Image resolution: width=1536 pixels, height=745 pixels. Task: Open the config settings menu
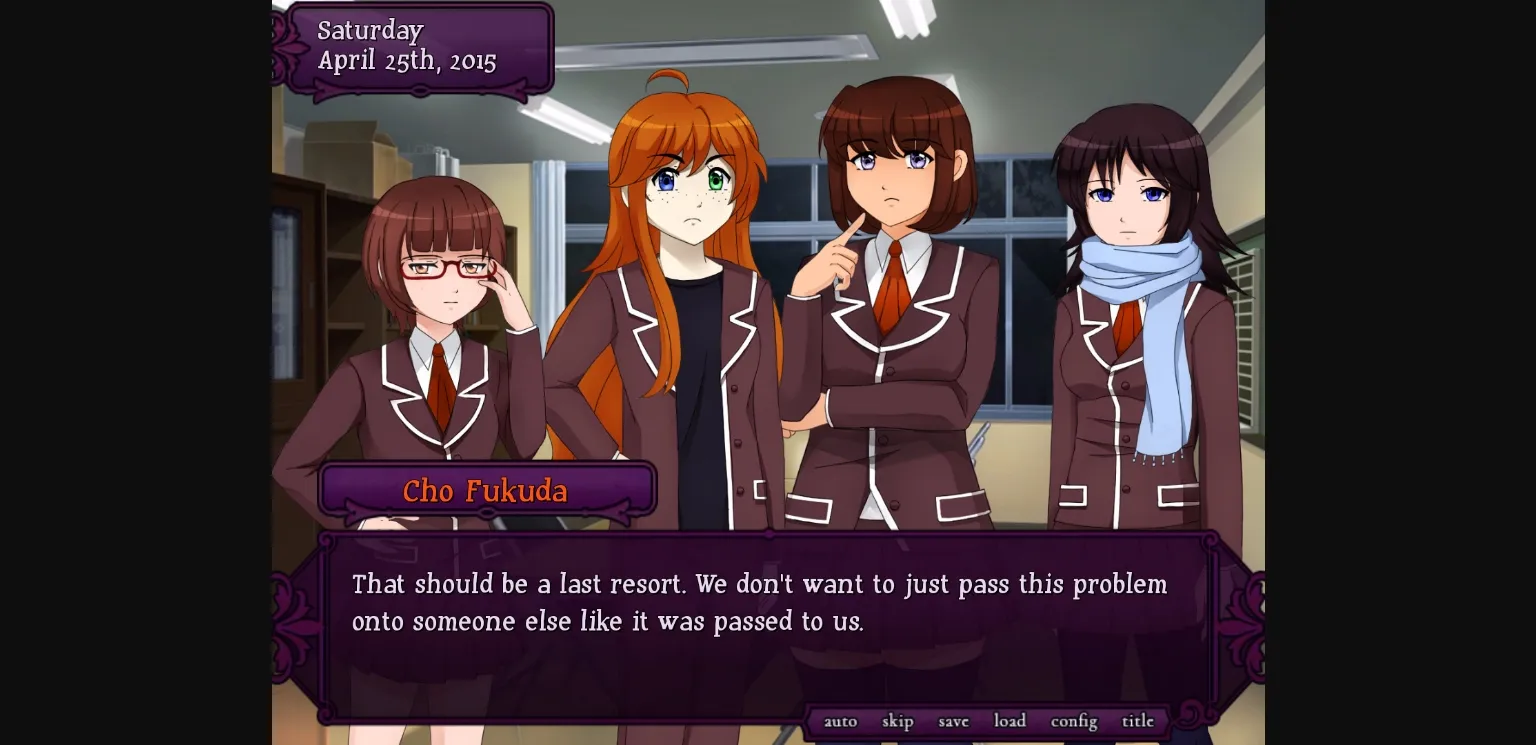pos(1072,721)
